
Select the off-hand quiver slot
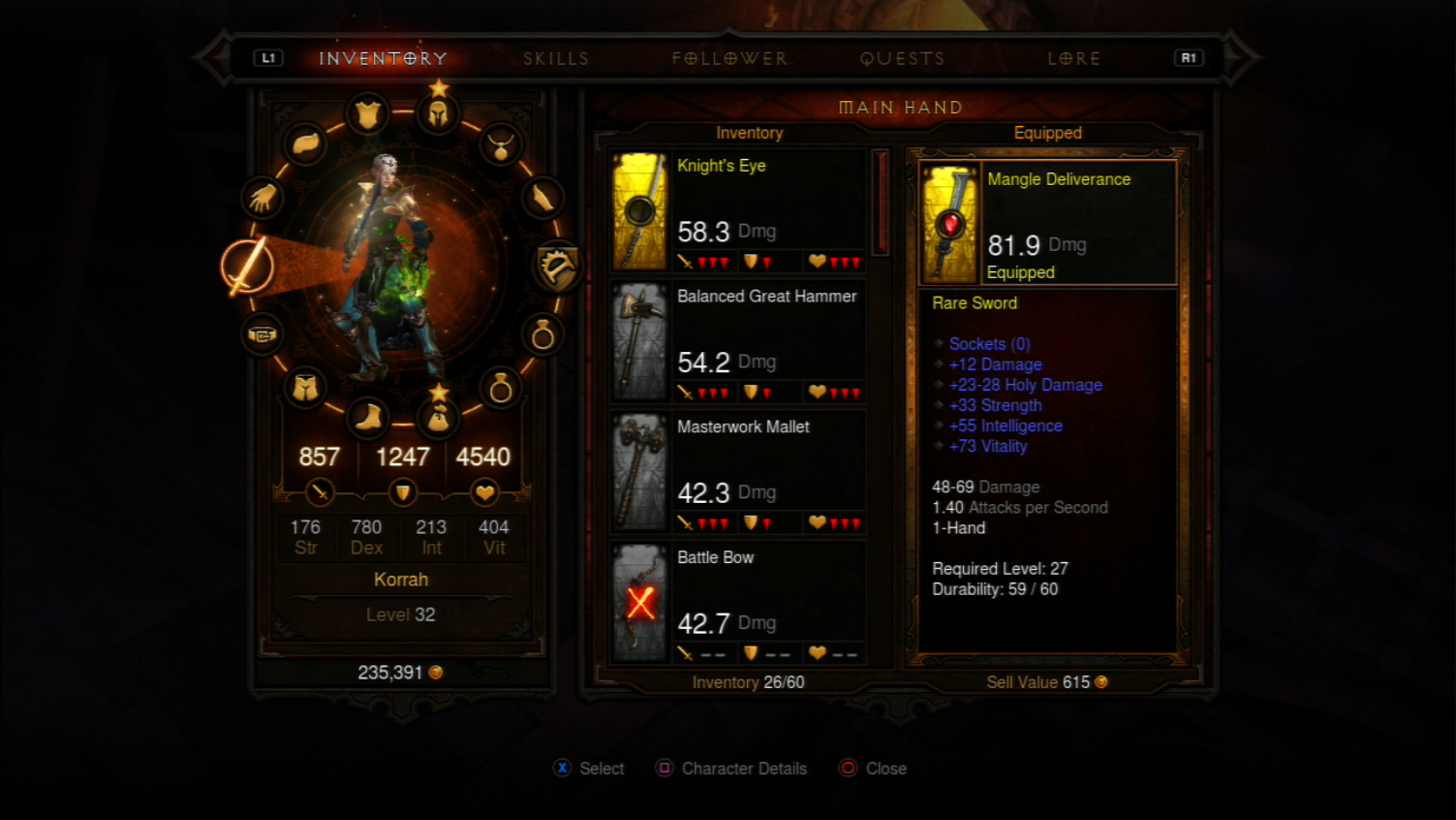point(557,266)
